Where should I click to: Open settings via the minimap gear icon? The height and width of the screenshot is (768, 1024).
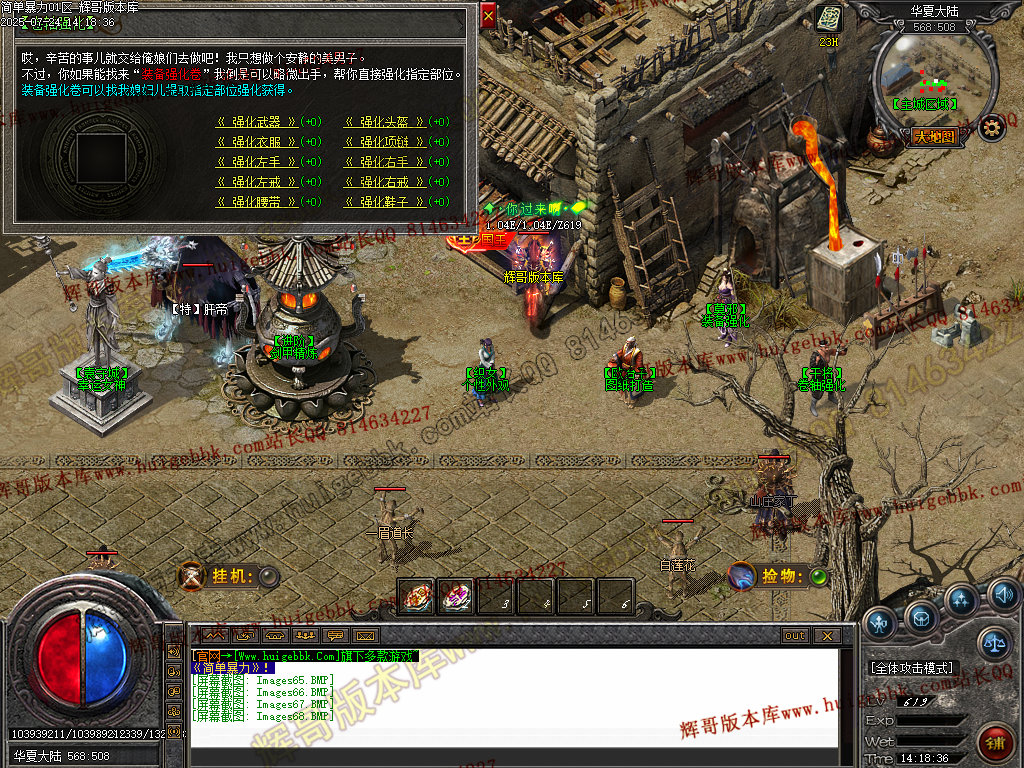pos(991,127)
